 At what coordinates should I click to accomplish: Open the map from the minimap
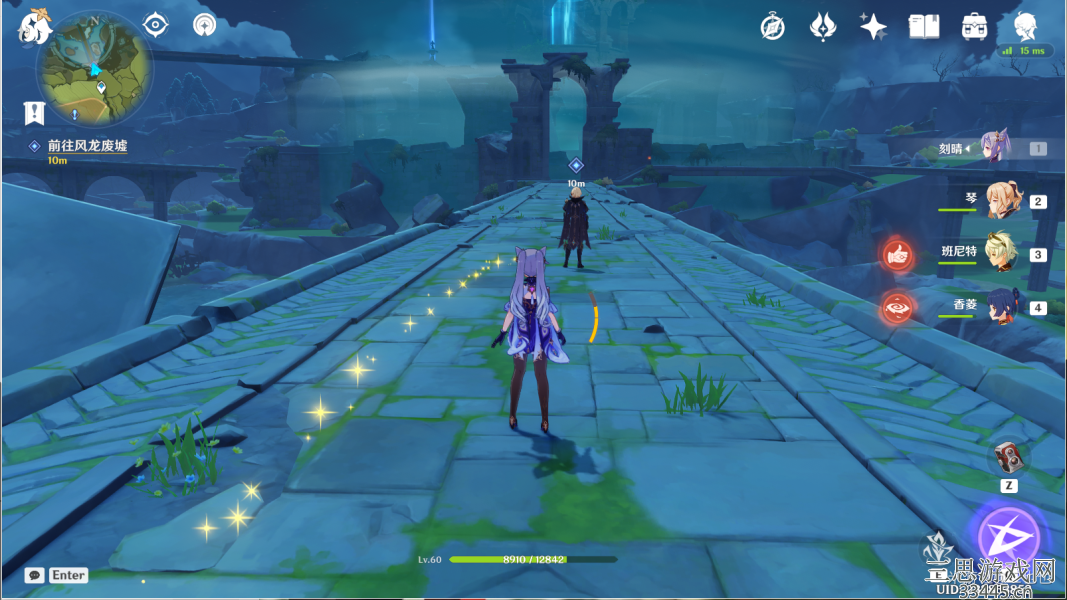95,68
